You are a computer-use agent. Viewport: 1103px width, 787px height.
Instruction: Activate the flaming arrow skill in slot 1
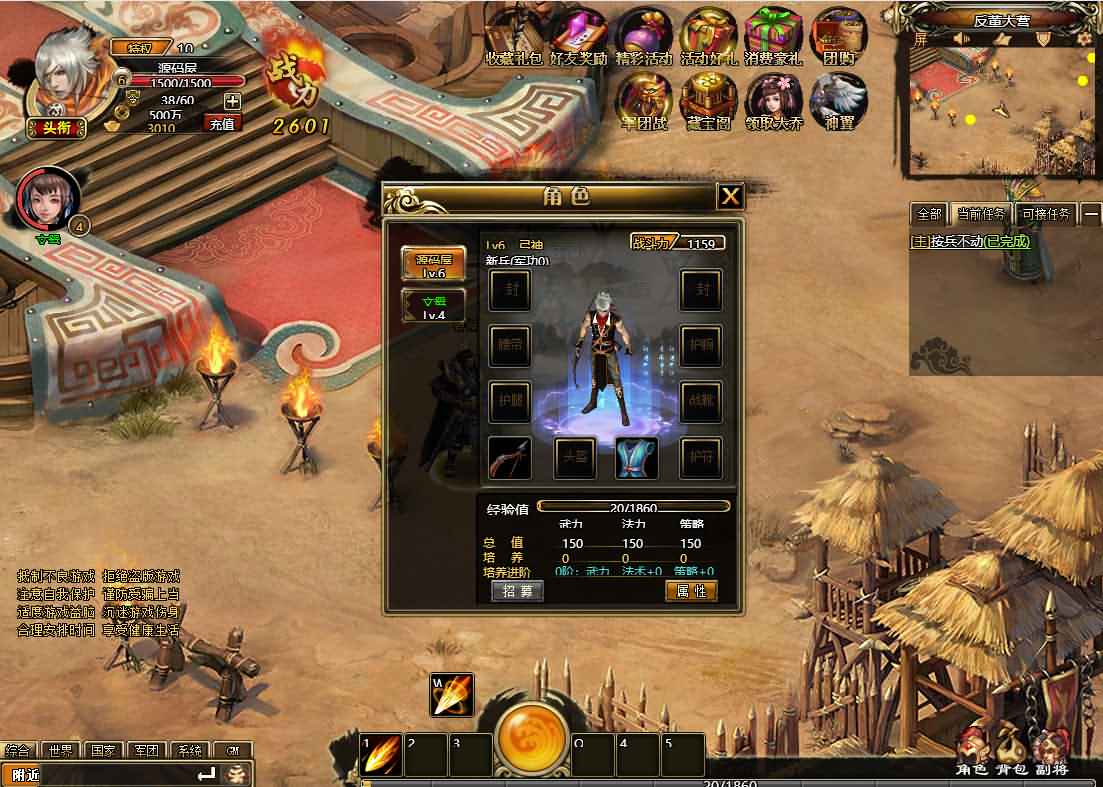[x=382, y=756]
